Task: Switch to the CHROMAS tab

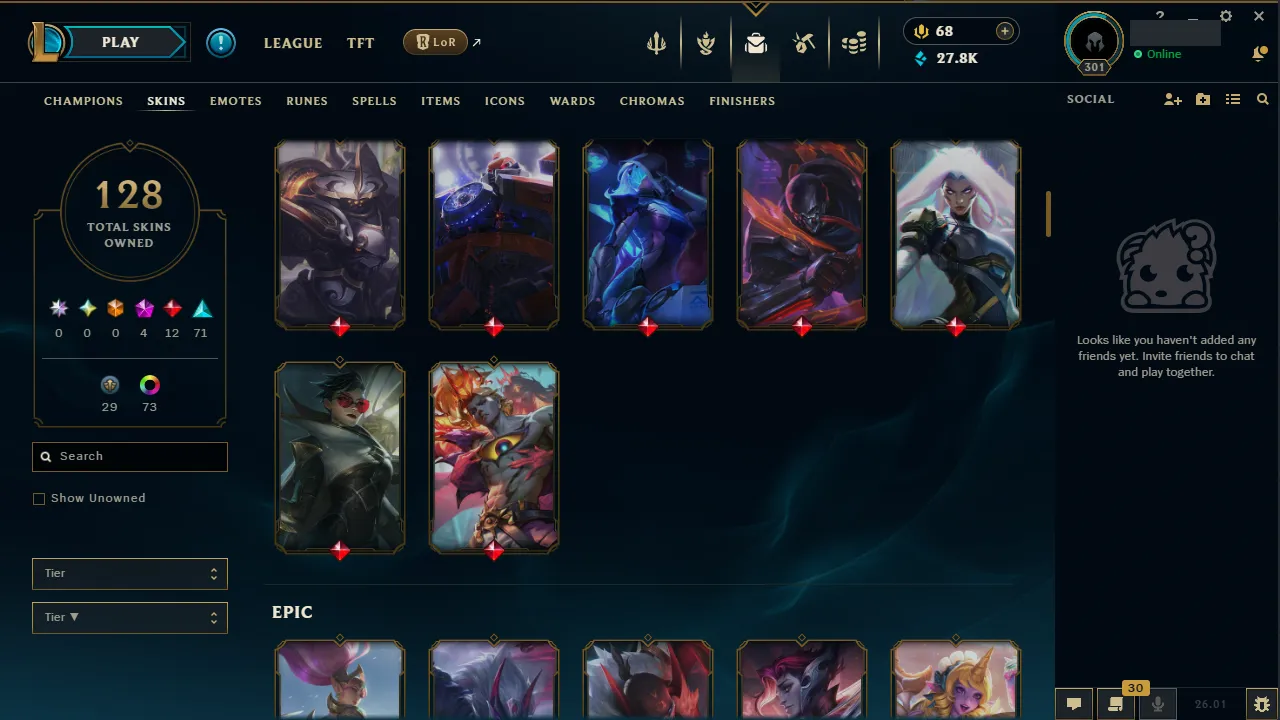Action: (x=652, y=101)
